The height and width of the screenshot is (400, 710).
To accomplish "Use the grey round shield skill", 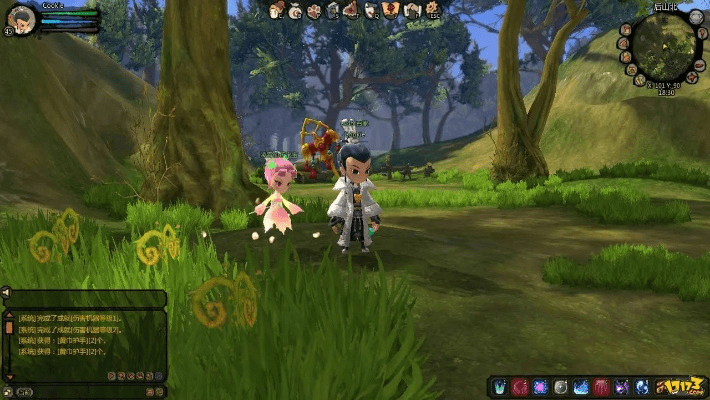I will click(560, 386).
